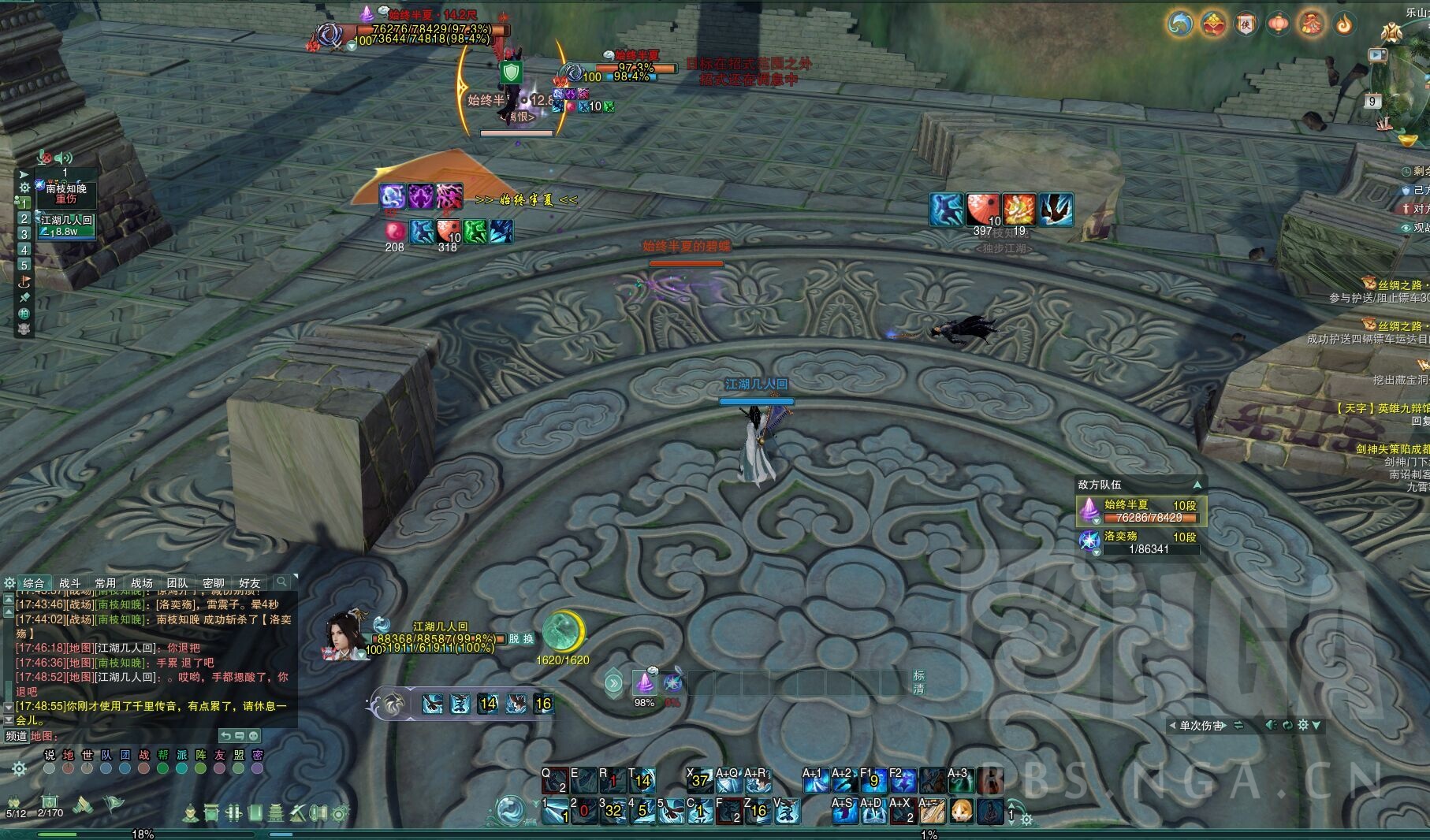Open the 战场 chat tab
The width and height of the screenshot is (1430, 840).
pyautogui.click(x=142, y=583)
